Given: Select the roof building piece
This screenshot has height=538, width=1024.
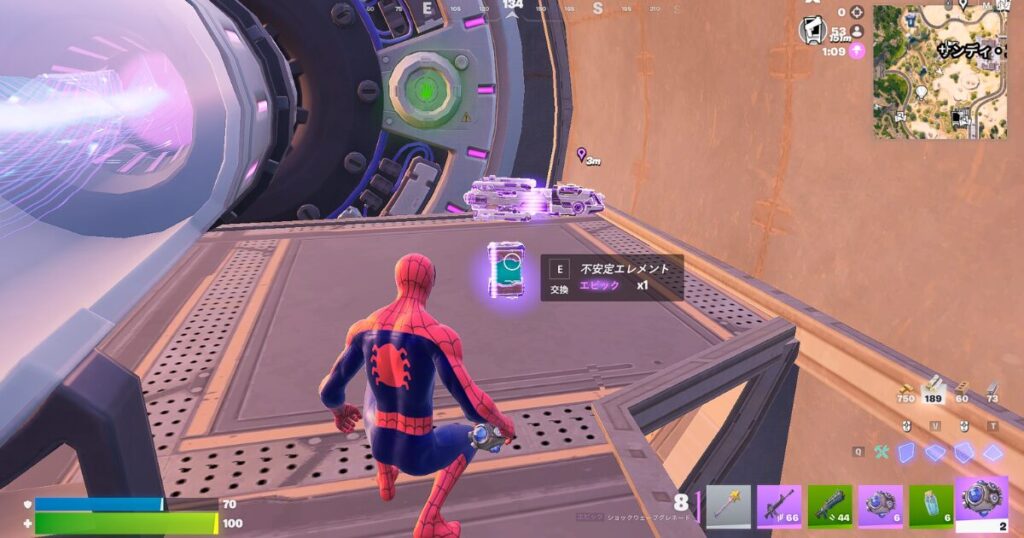Looking at the screenshot, I should coord(993,452).
